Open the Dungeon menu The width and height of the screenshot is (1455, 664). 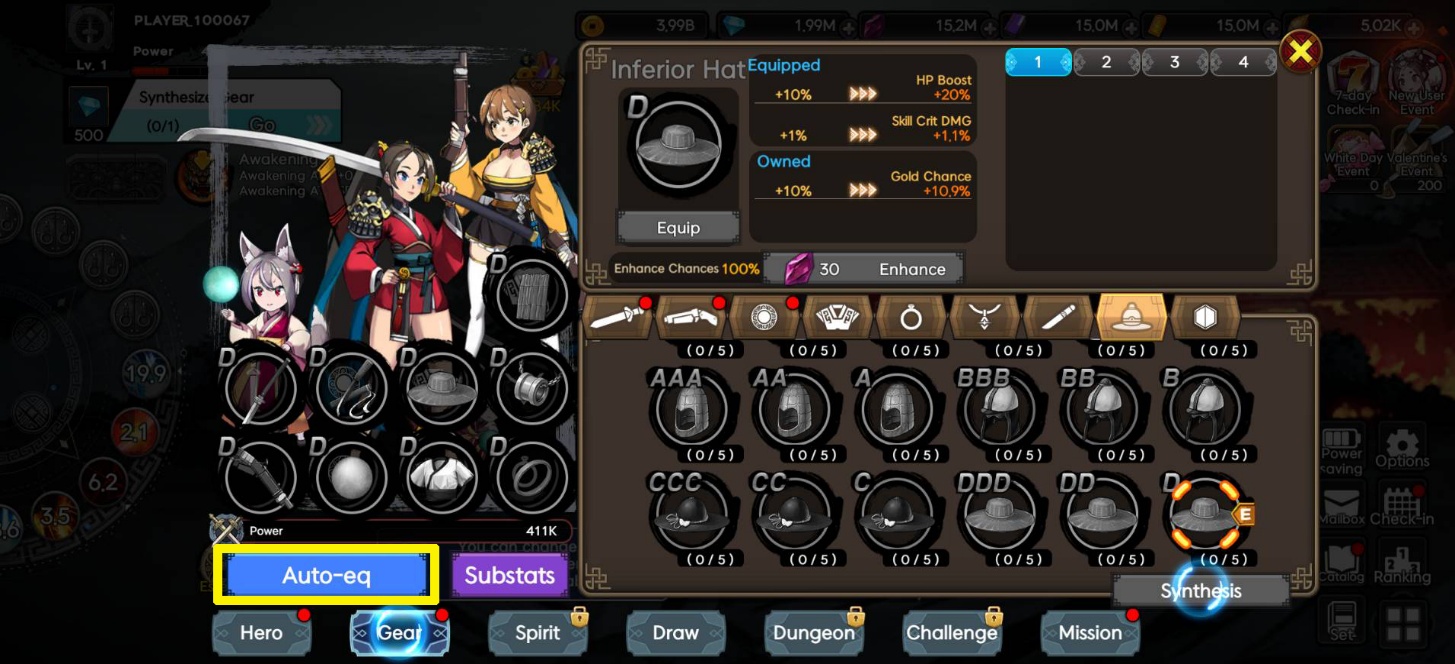(813, 633)
